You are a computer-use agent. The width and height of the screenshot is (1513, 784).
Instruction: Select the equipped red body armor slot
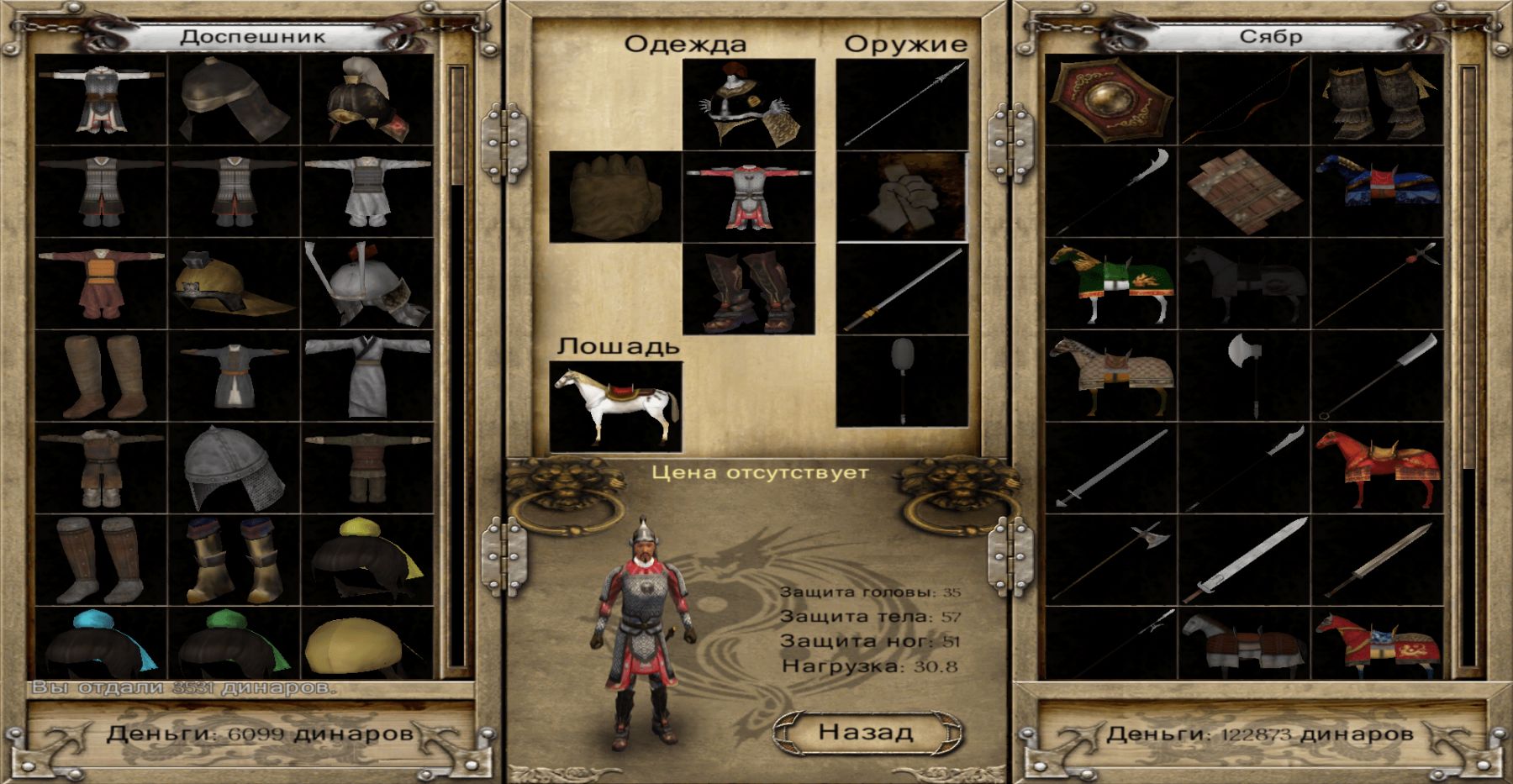pyautogui.click(x=748, y=197)
